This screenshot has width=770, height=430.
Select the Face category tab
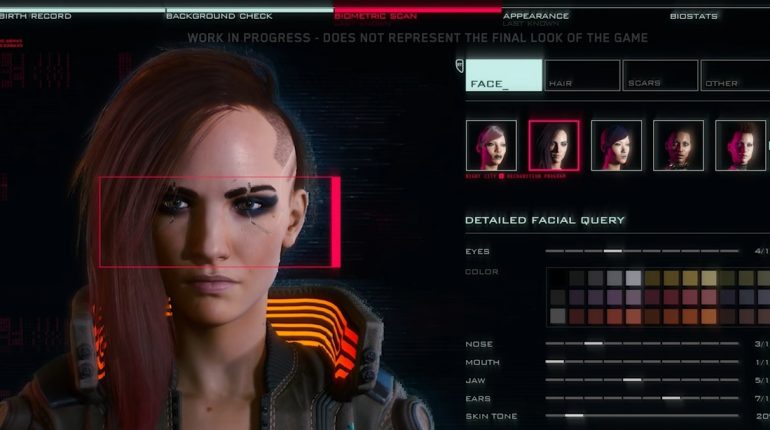pyautogui.click(x=504, y=76)
